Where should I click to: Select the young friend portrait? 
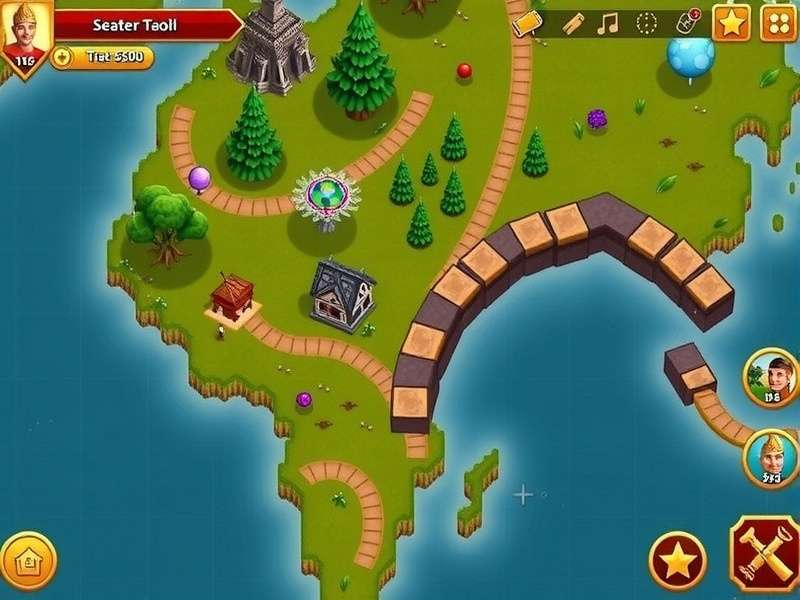[771, 377]
